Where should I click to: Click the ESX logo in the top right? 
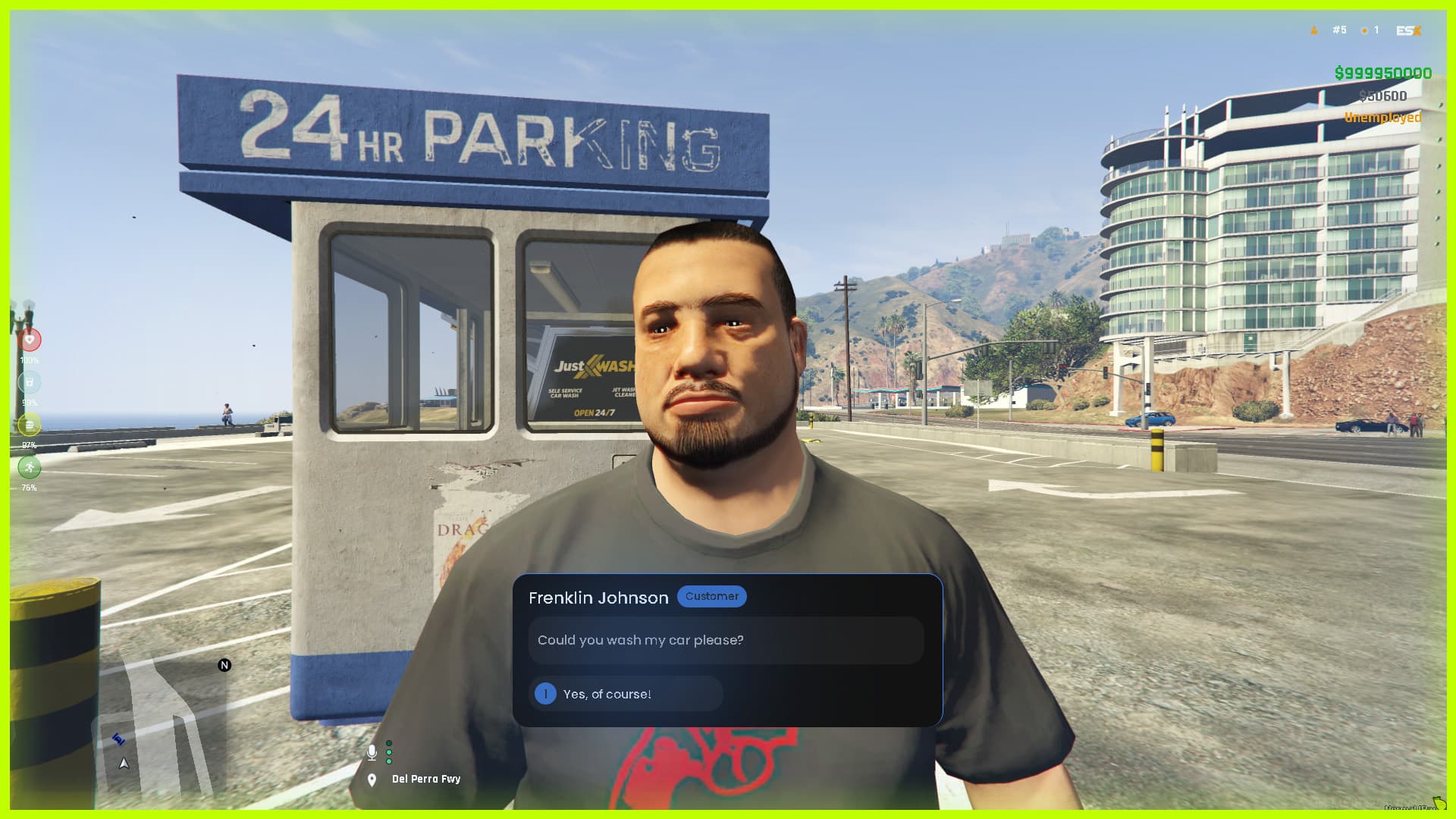tap(1407, 30)
